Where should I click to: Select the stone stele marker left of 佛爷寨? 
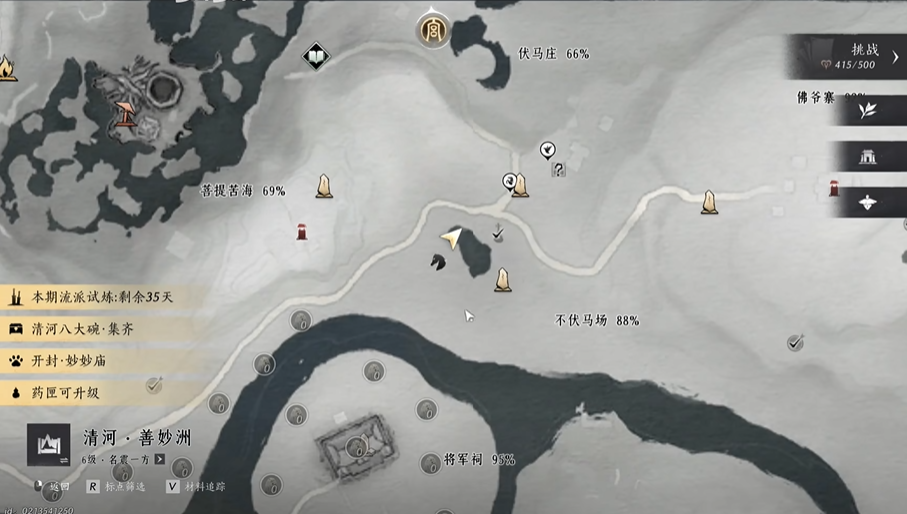[x=709, y=203]
